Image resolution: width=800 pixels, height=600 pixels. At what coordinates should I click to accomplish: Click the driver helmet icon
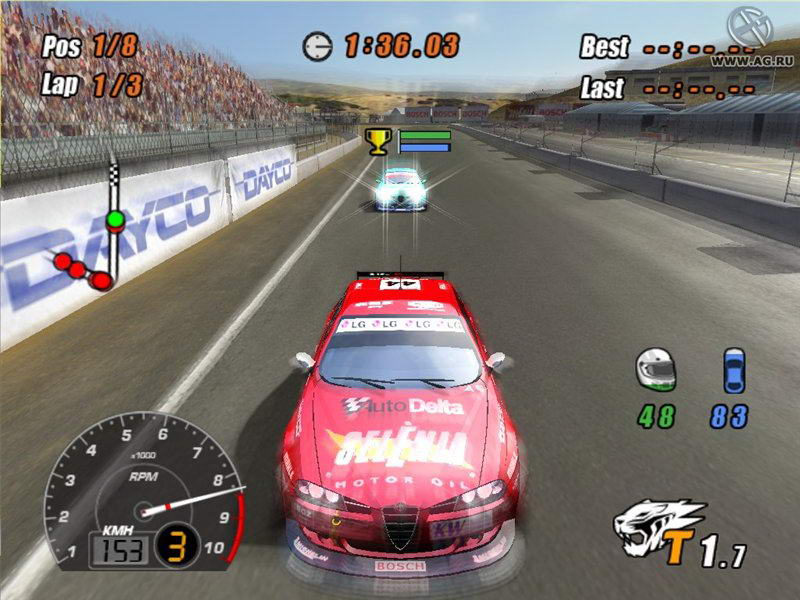pyautogui.click(x=655, y=370)
